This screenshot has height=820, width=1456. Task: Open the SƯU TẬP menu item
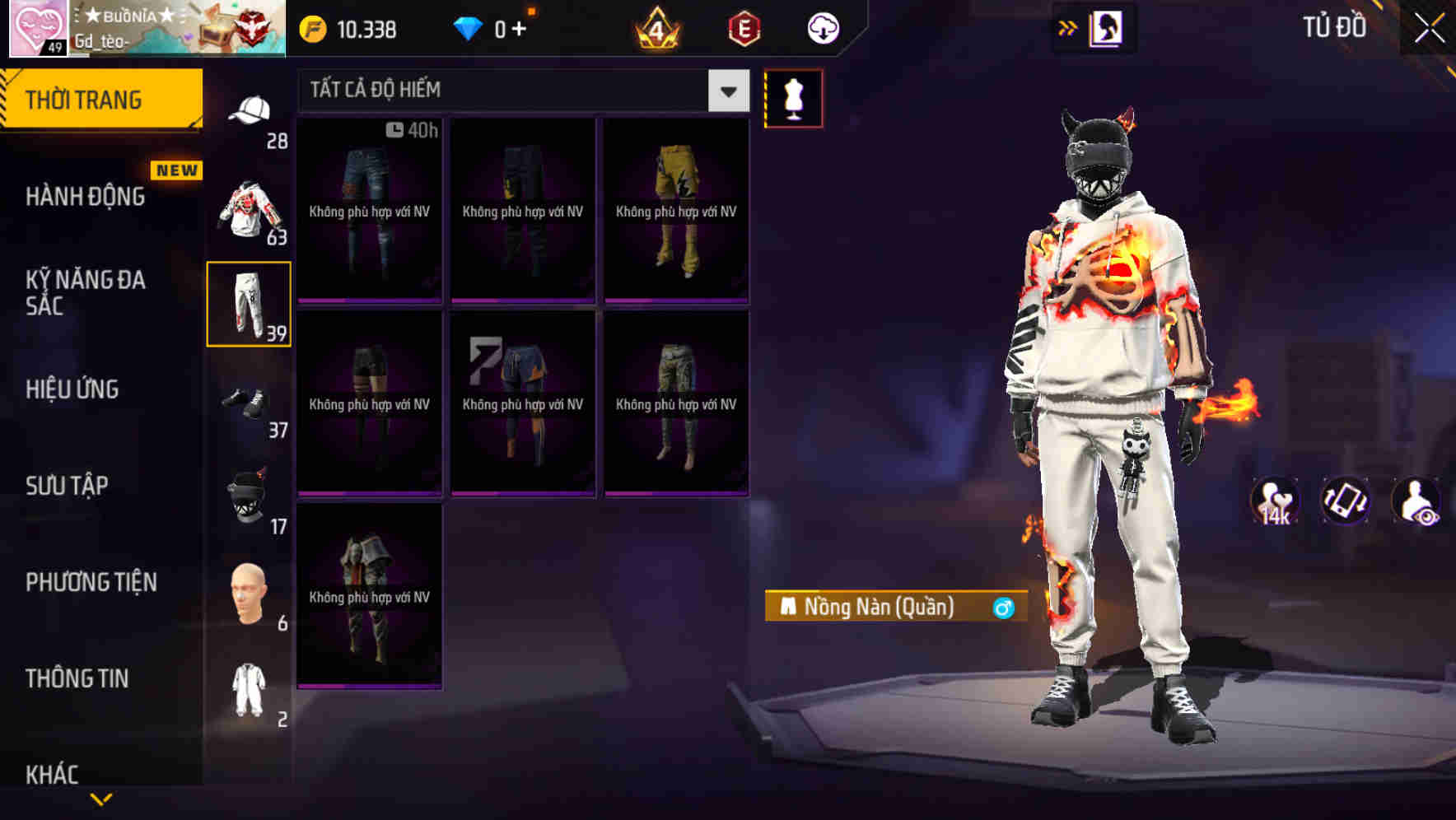click(x=68, y=486)
